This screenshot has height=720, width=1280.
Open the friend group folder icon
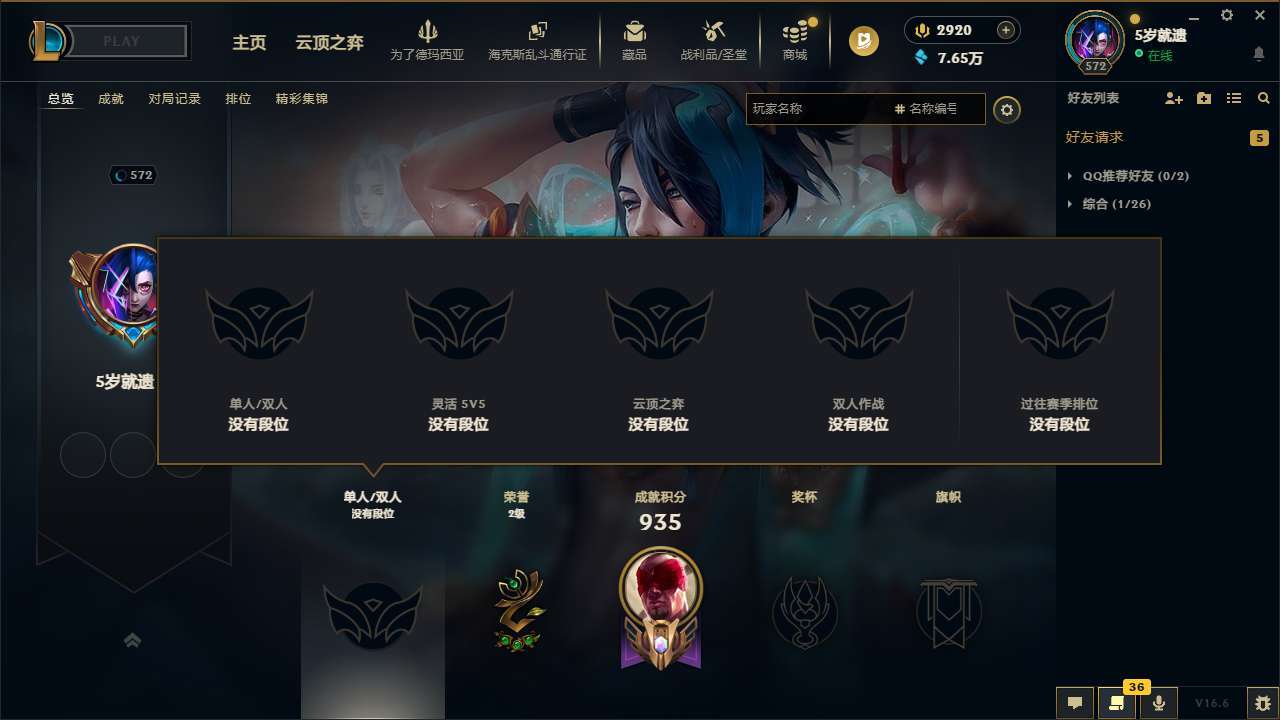1202,98
